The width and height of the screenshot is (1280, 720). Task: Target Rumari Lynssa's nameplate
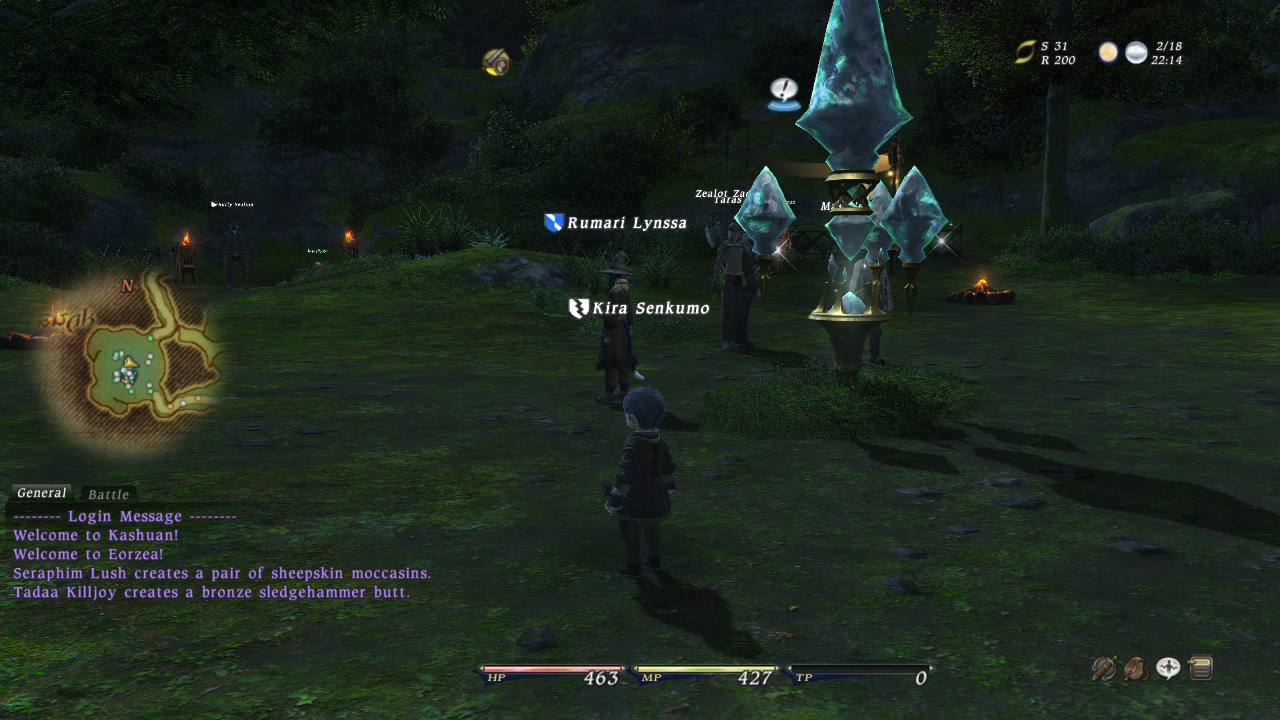point(626,223)
